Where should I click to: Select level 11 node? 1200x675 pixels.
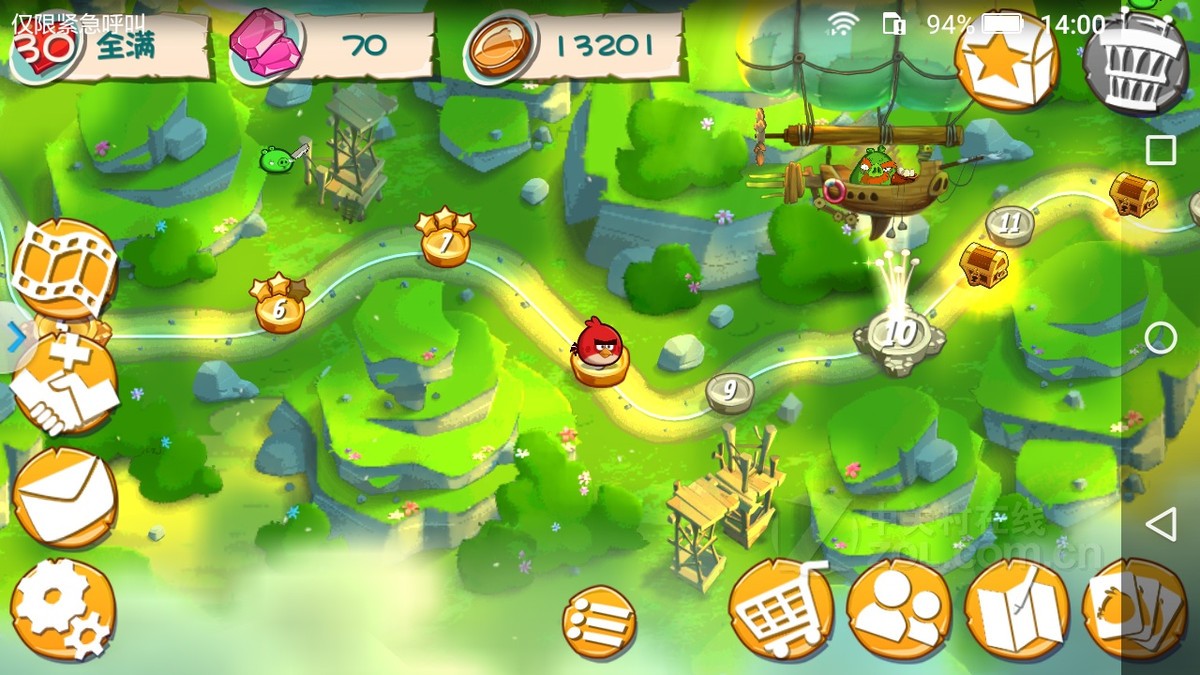1010,224
